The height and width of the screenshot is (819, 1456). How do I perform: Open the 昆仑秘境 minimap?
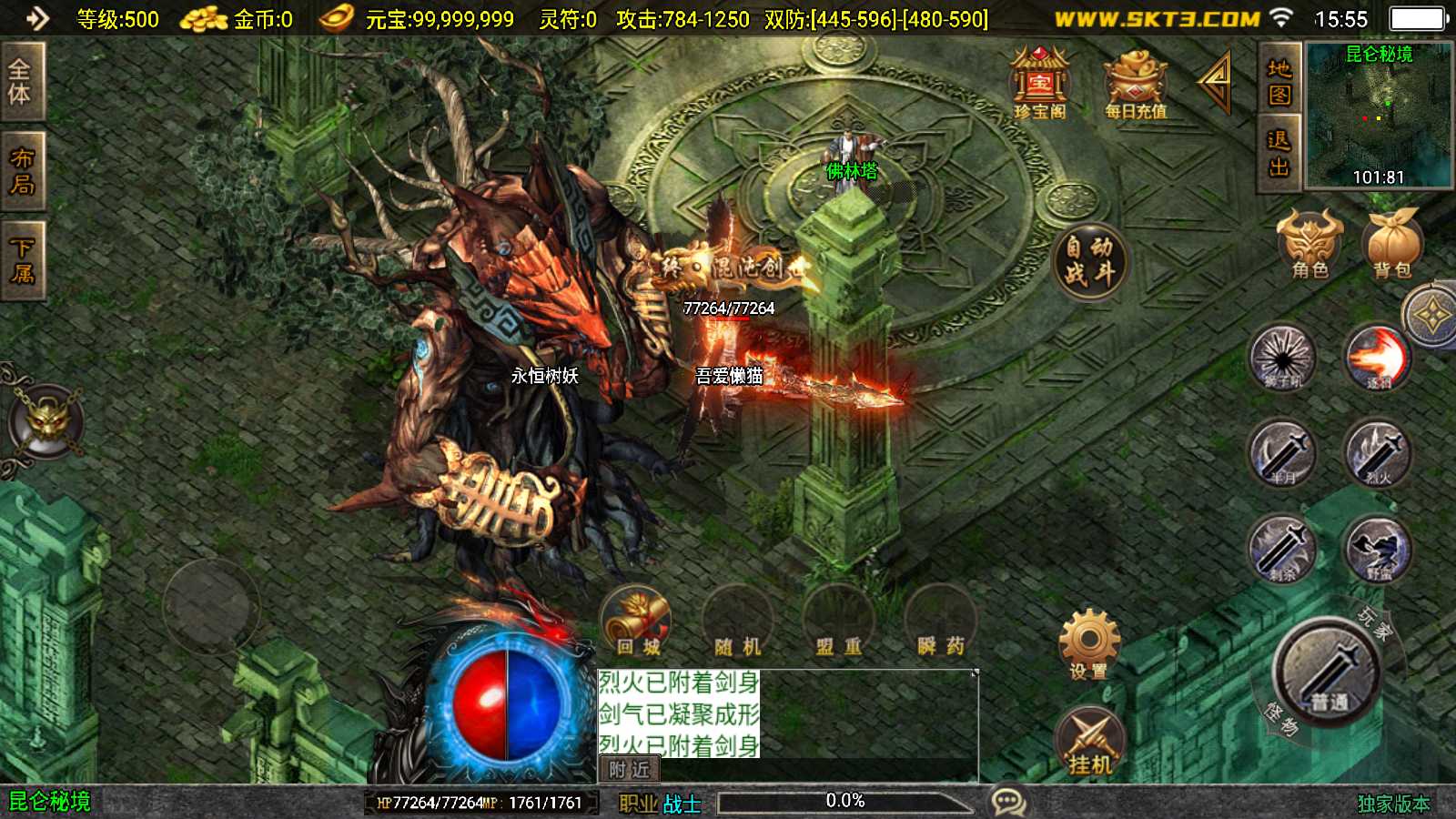(1378, 116)
